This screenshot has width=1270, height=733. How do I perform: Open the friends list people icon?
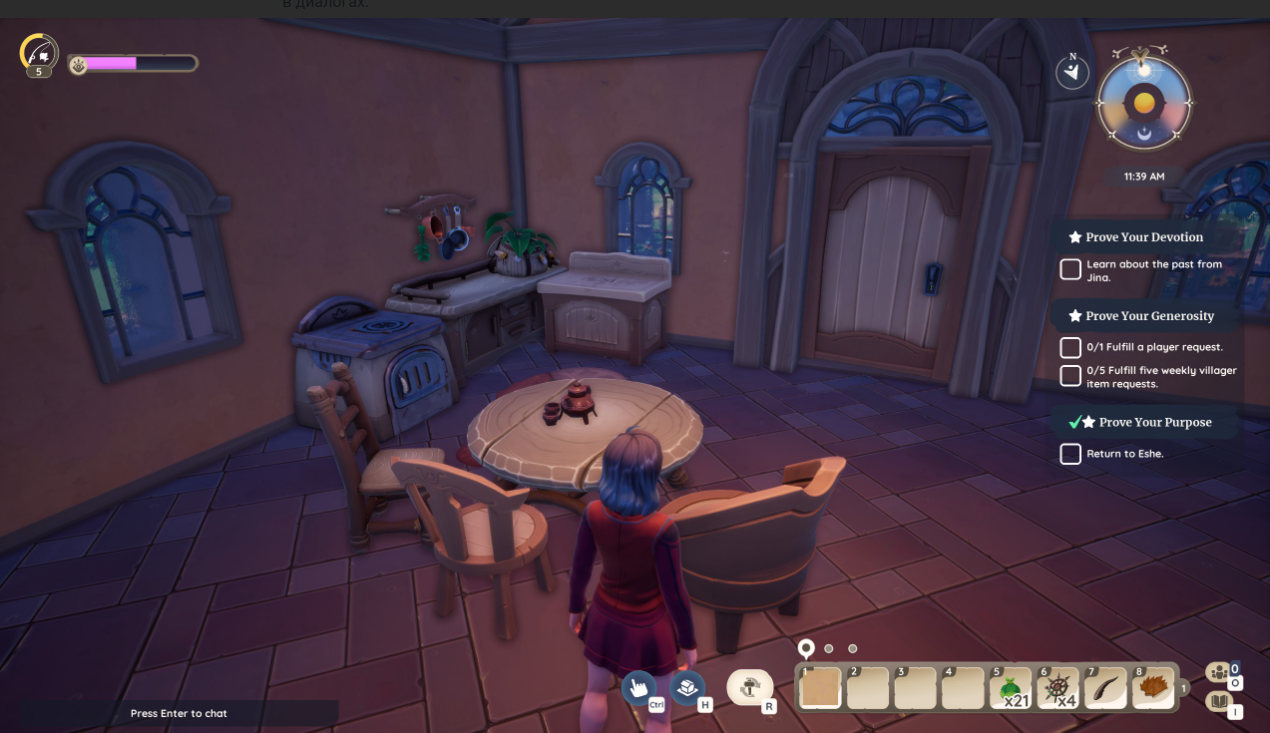pyautogui.click(x=1219, y=672)
